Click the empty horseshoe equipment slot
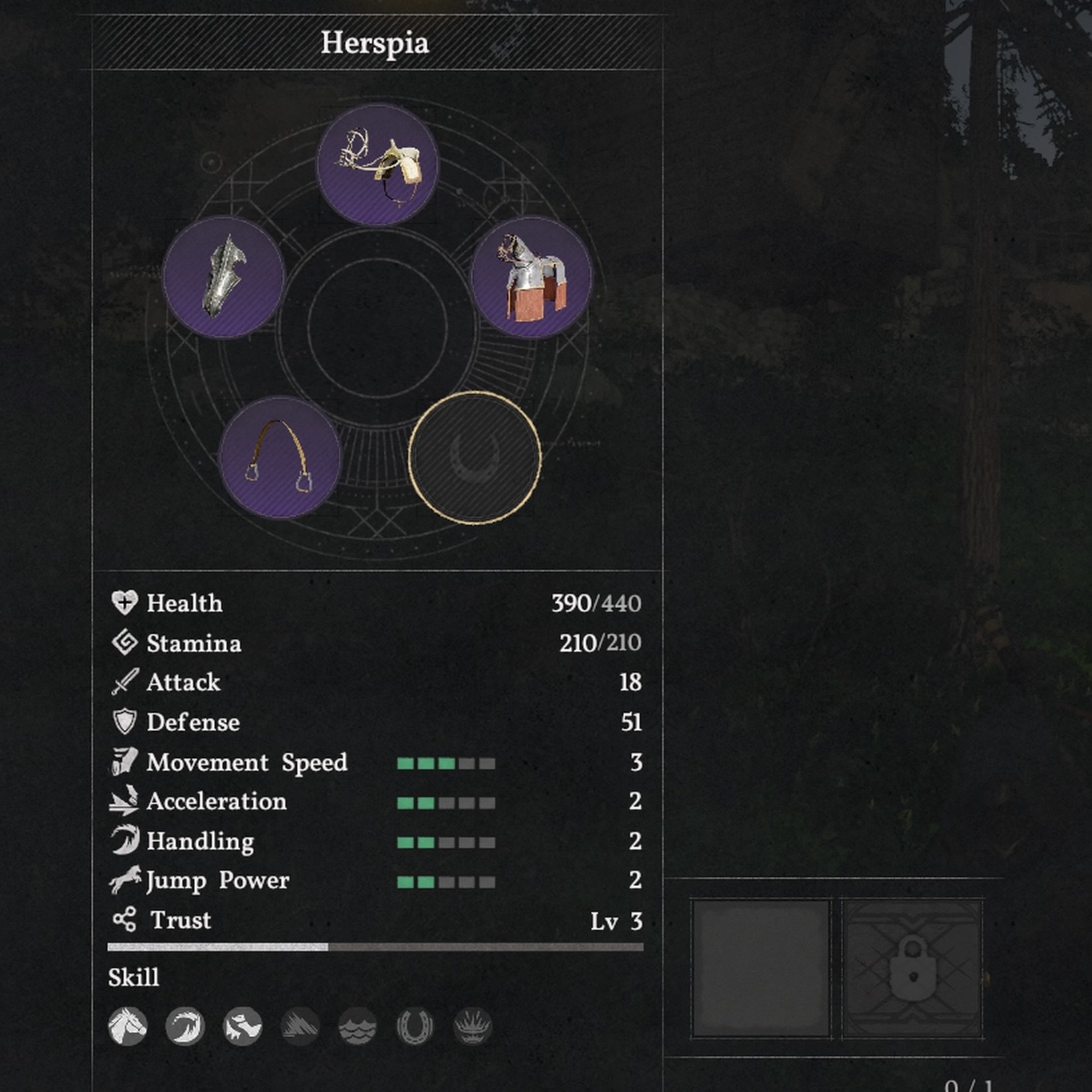 [x=474, y=457]
